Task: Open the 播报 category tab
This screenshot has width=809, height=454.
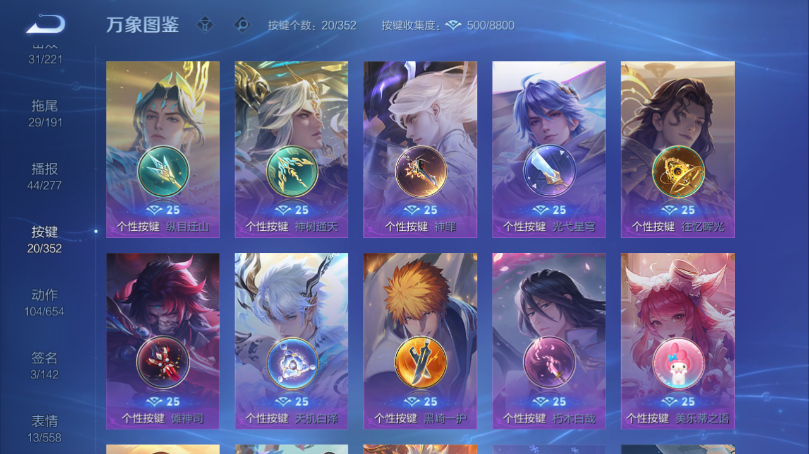Action: [45, 175]
